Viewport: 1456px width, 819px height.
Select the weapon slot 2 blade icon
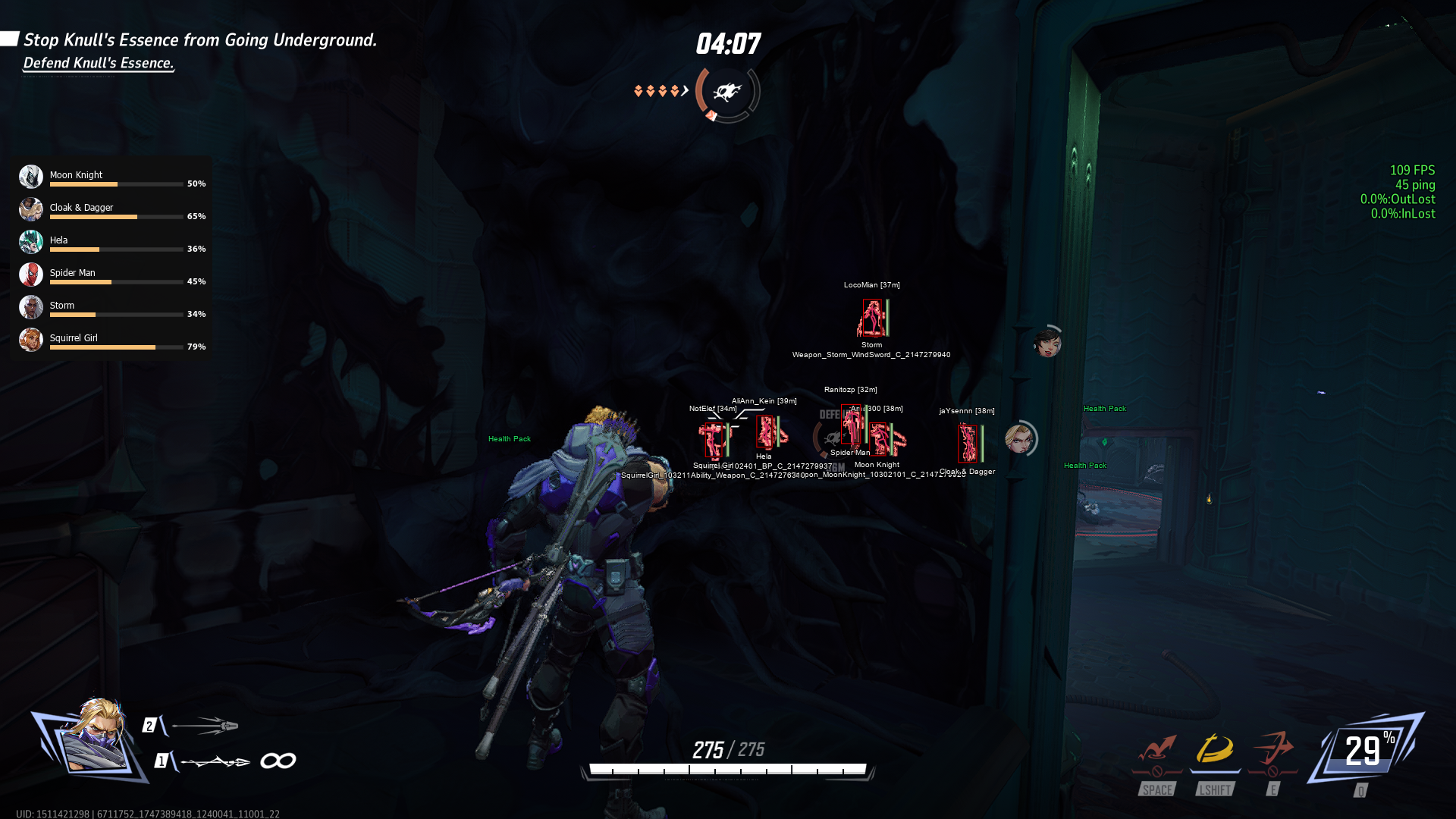(205, 726)
